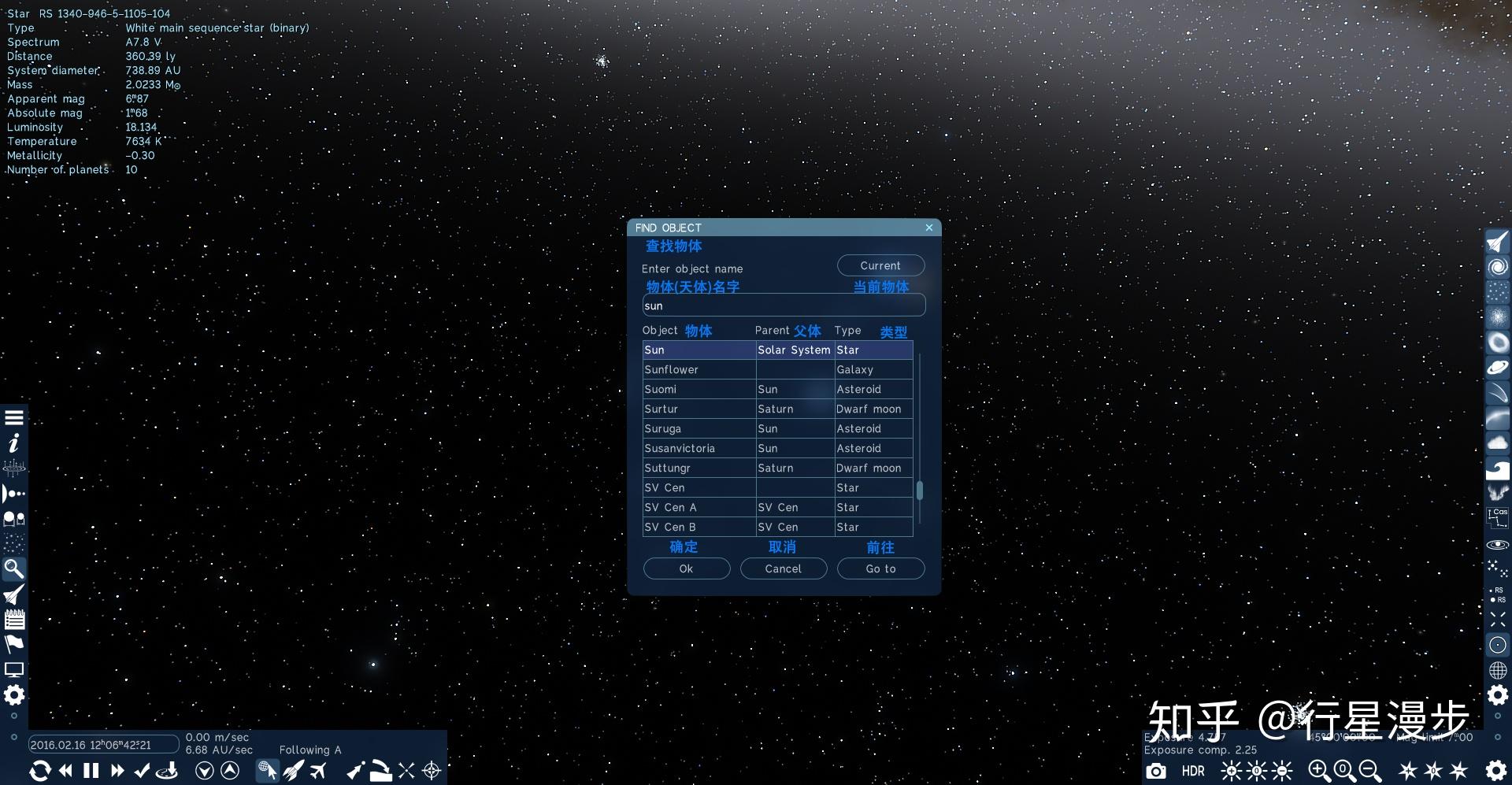
Task: Click the object name input containing sun
Action: (x=784, y=305)
